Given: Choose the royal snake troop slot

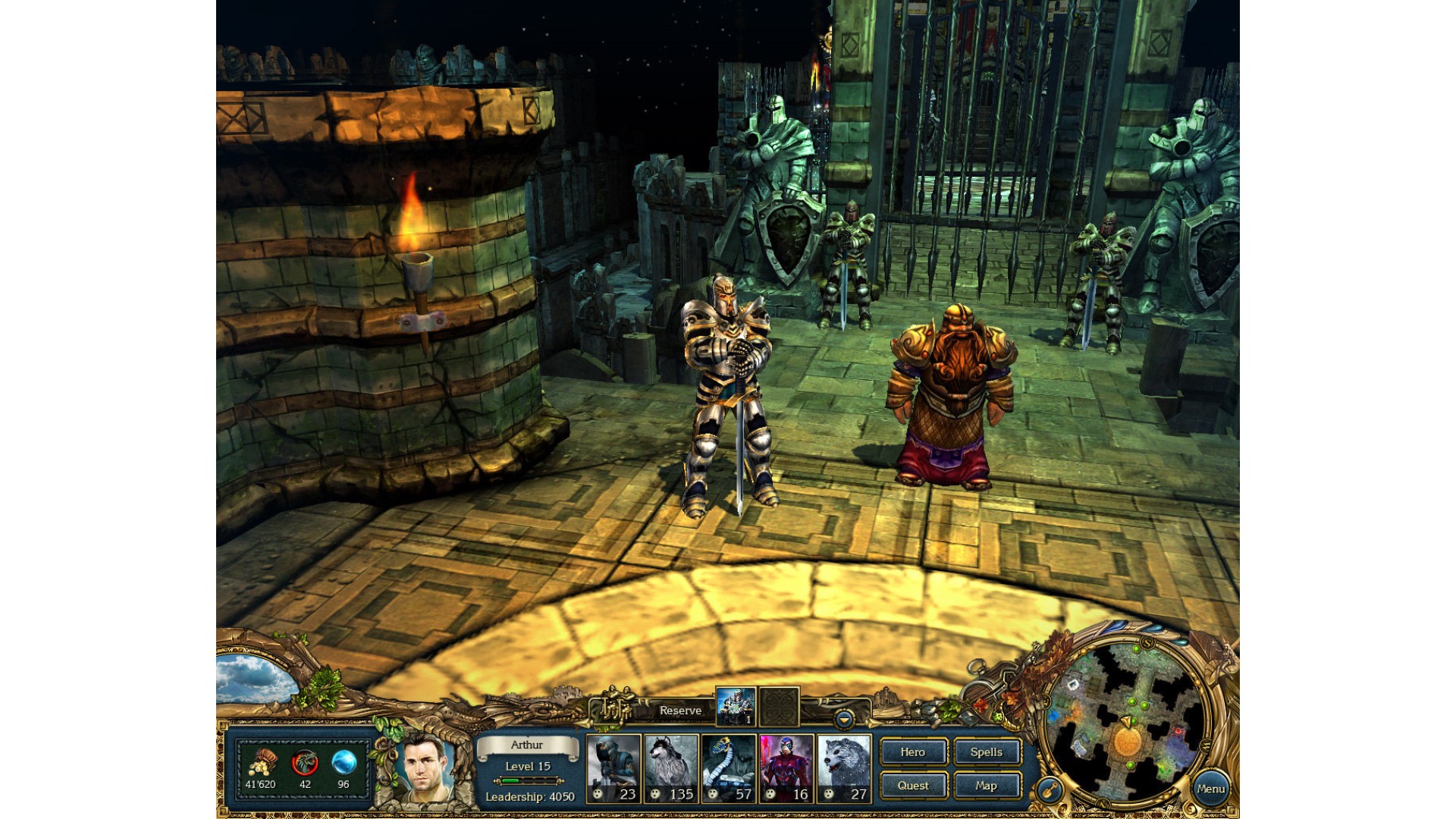Looking at the screenshot, I should tap(729, 768).
